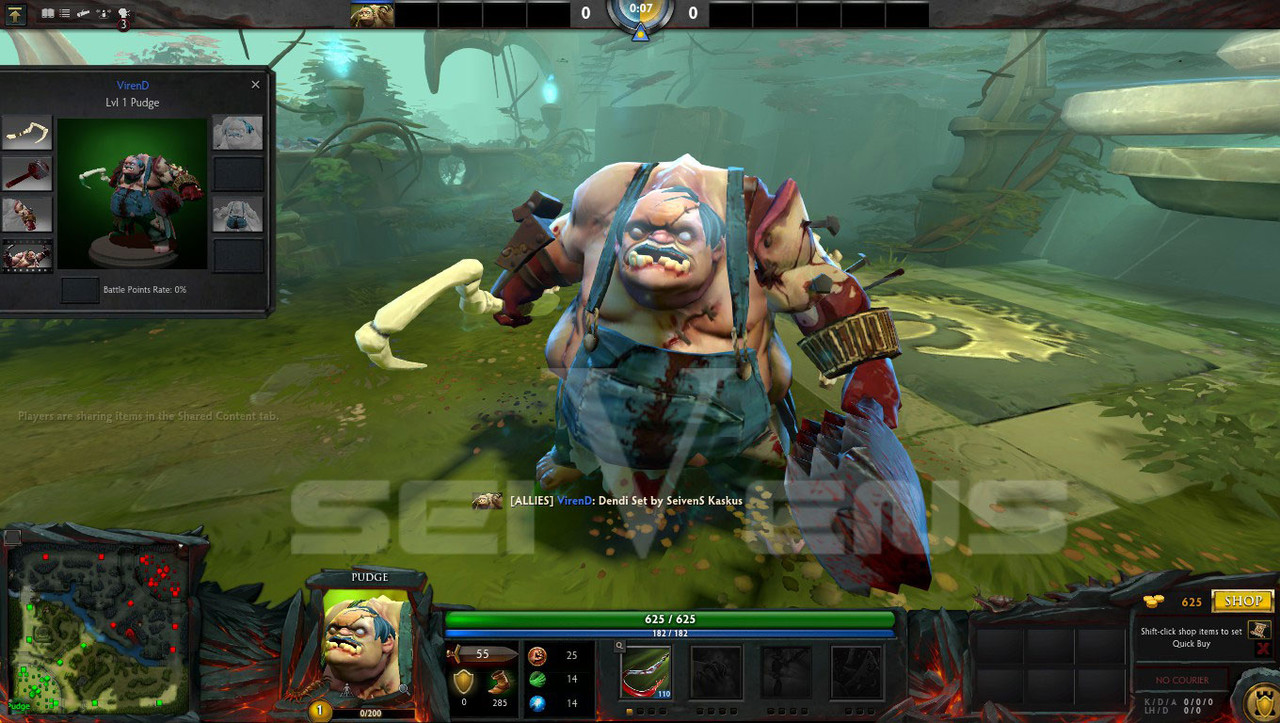This screenshot has height=723, width=1280.
Task: Click the gold arrow dashboard button
Action: click(17, 14)
